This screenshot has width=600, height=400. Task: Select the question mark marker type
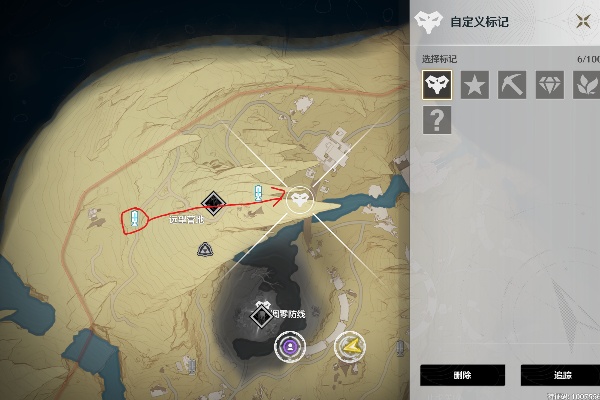click(x=436, y=121)
